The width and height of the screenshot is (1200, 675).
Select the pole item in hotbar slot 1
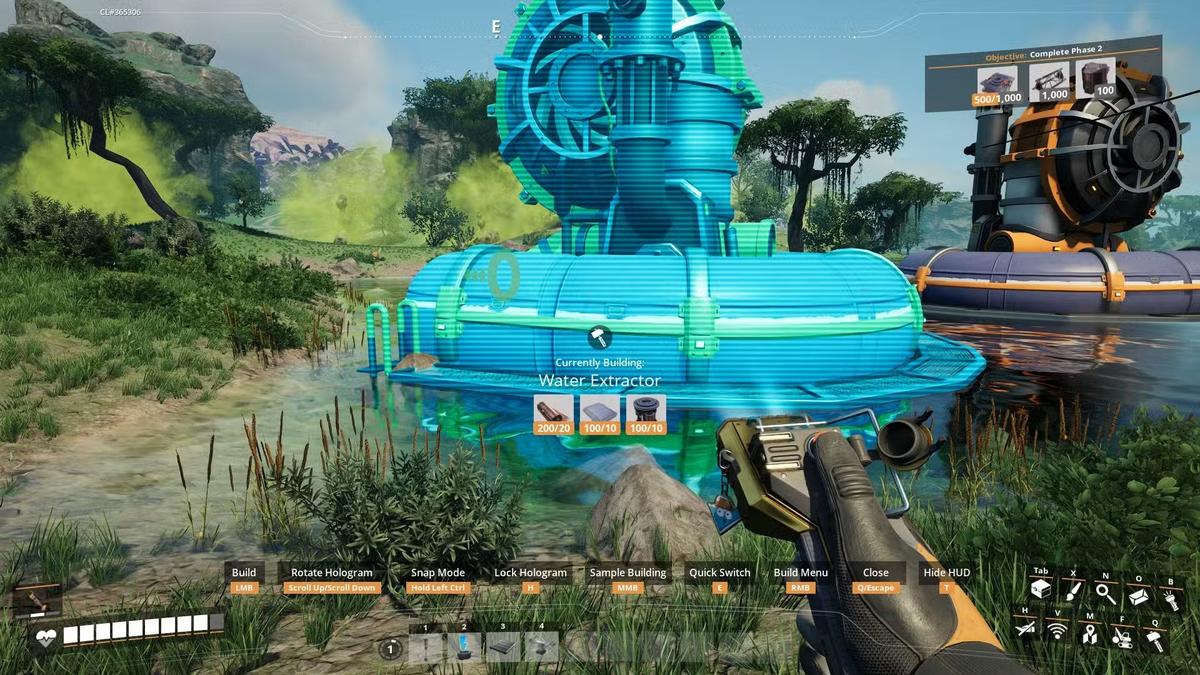426,647
